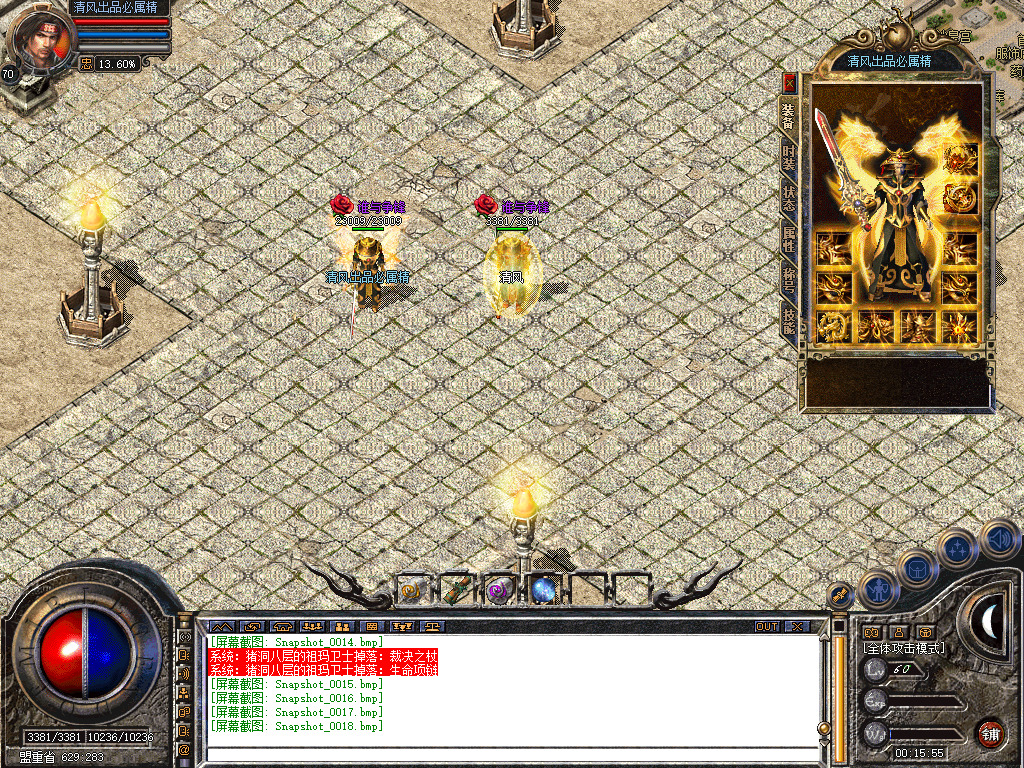Use the purple swirl scroll hotbar item
The image size is (1024, 768).
(498, 591)
